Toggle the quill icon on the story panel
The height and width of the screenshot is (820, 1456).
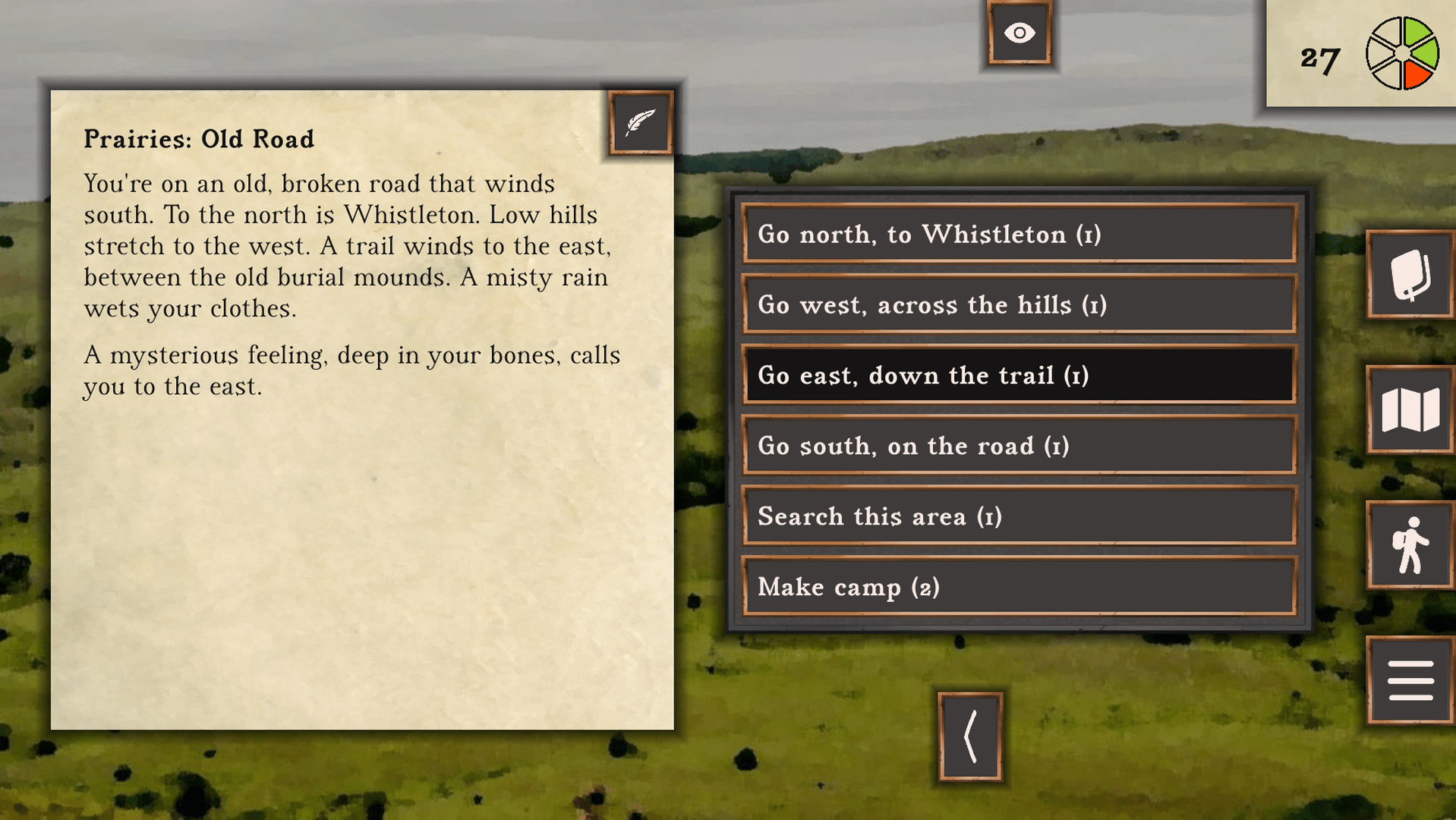tap(640, 122)
